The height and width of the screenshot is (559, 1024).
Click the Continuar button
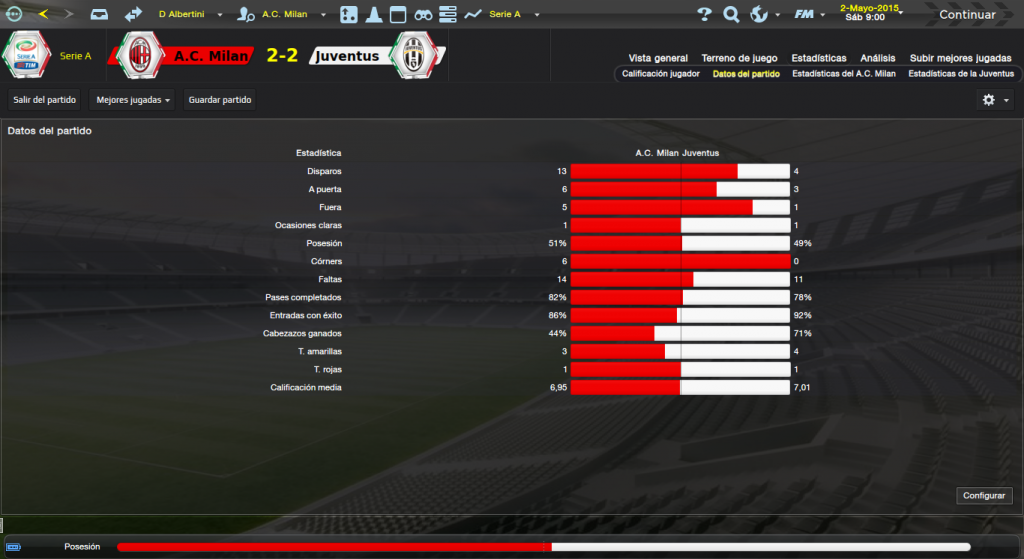pos(967,15)
